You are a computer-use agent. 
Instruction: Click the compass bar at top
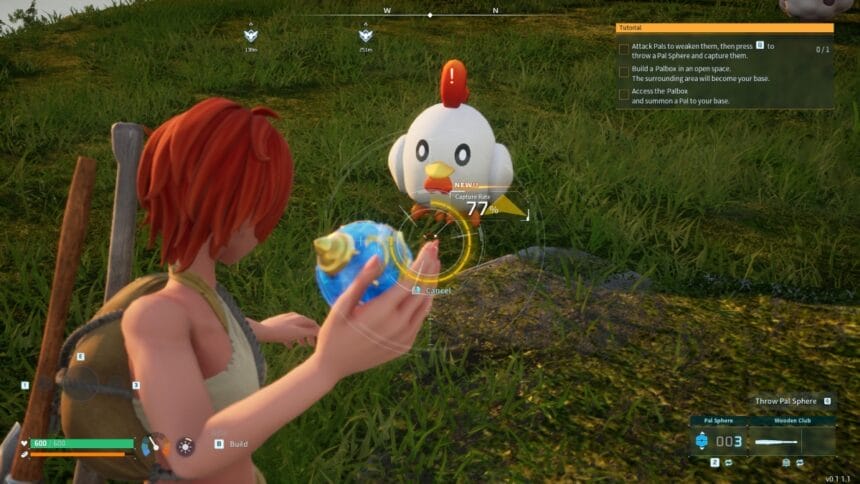coord(430,15)
